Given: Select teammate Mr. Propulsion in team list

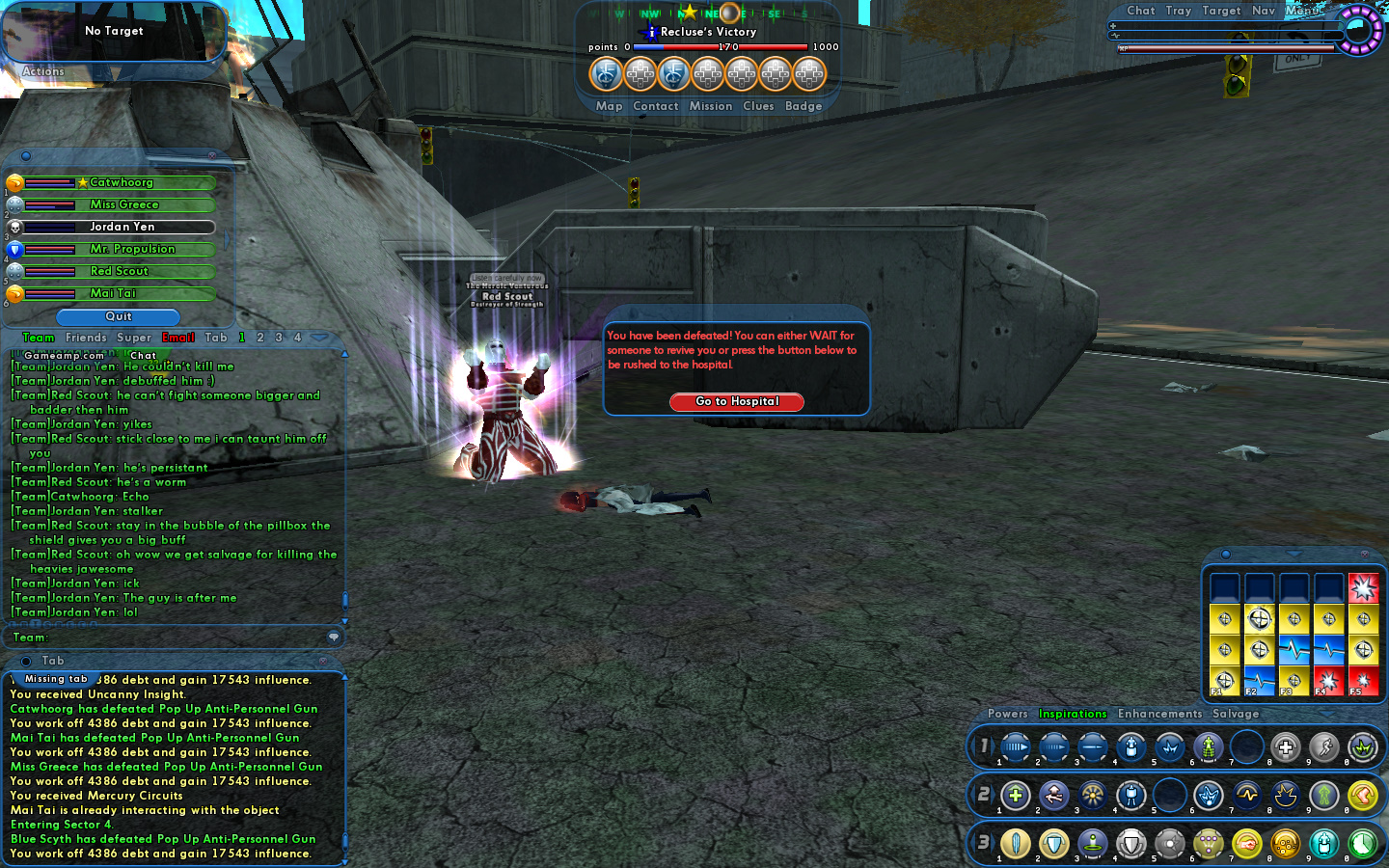Looking at the screenshot, I should pyautogui.click(x=132, y=249).
